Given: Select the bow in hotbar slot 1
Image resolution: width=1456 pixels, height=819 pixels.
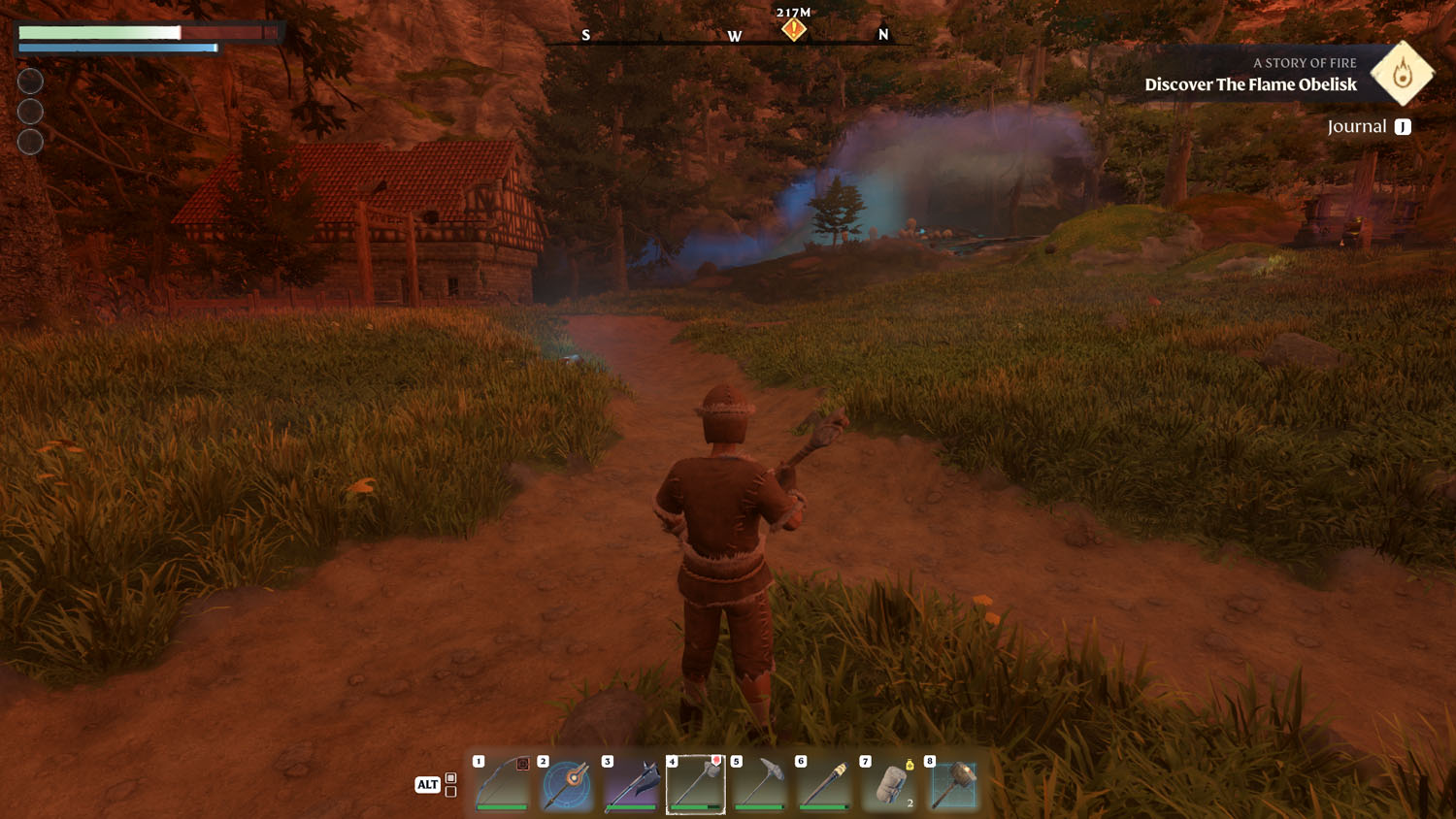Looking at the screenshot, I should pyautogui.click(x=503, y=784).
